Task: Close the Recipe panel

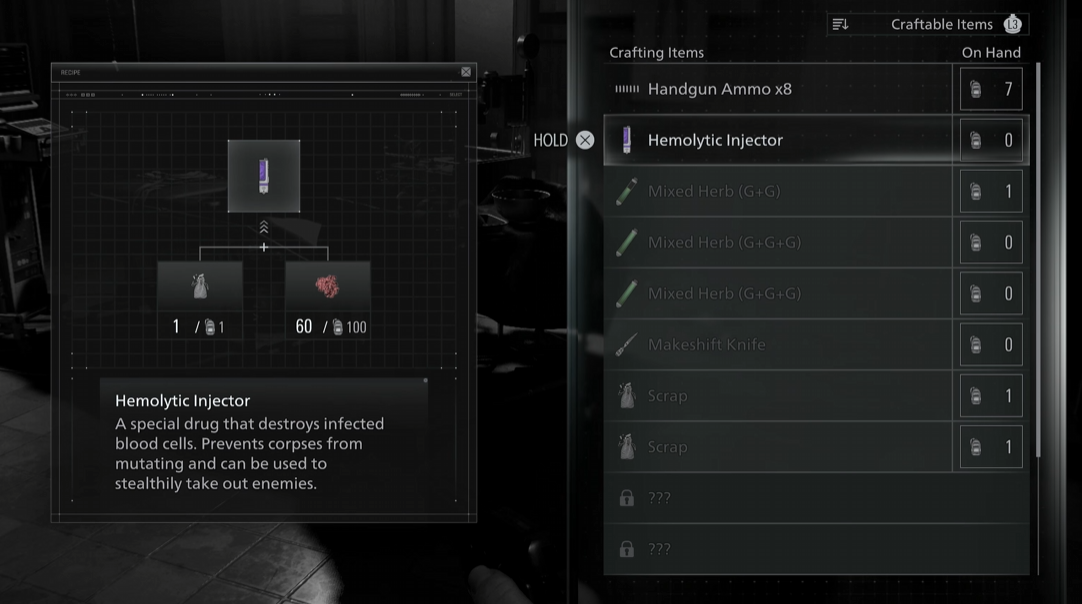Action: pyautogui.click(x=466, y=72)
